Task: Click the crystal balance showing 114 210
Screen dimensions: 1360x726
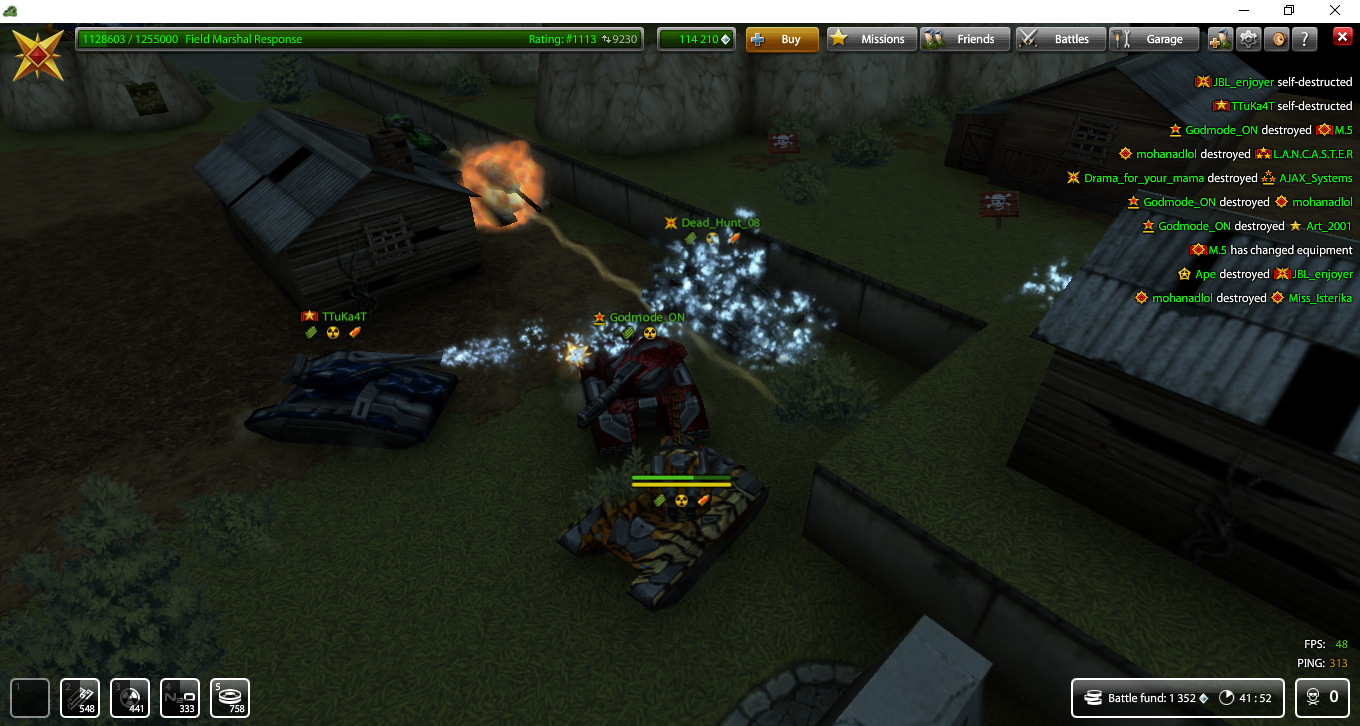Action: [696, 38]
